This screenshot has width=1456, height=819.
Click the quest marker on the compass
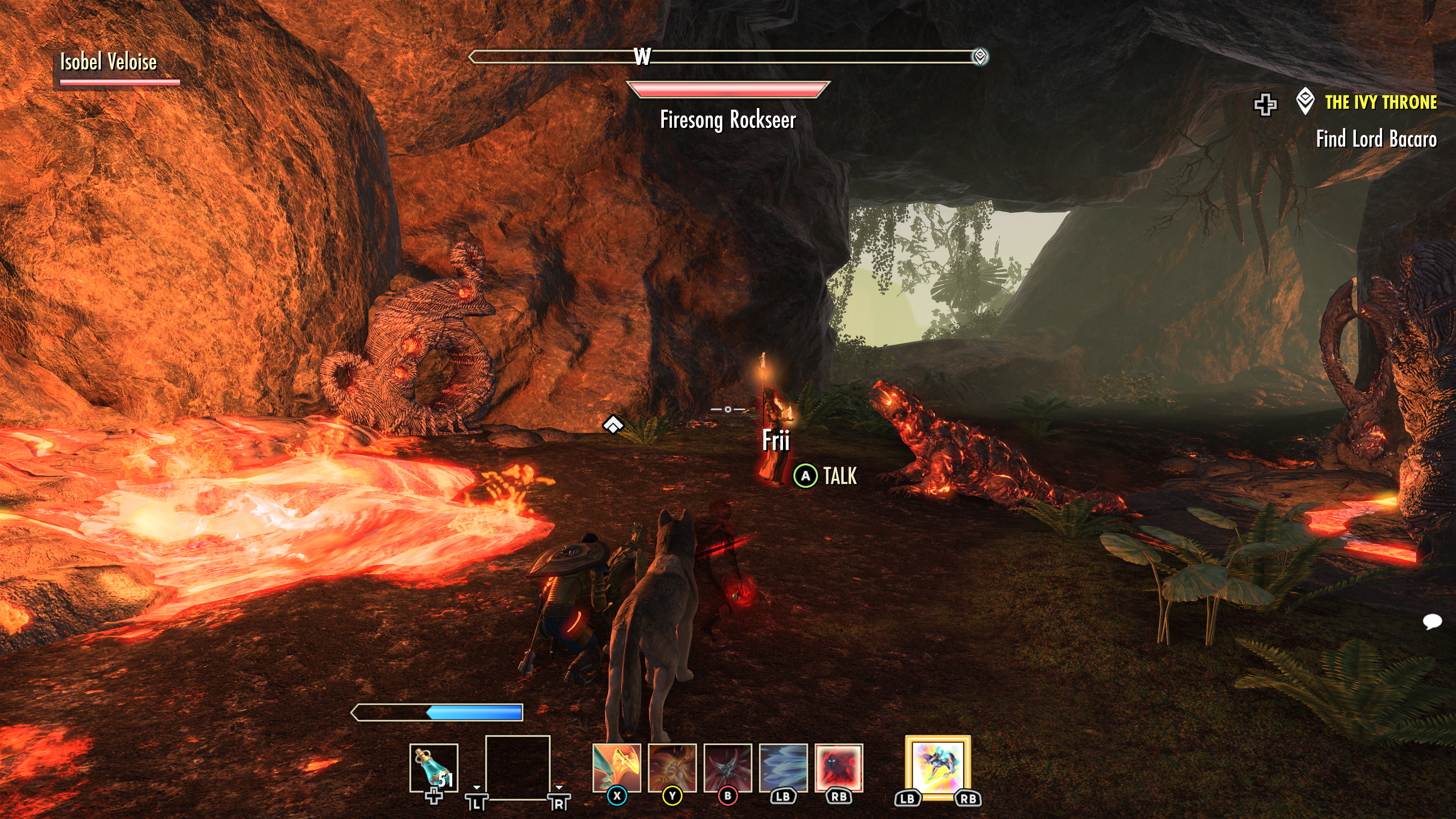pos(979,56)
